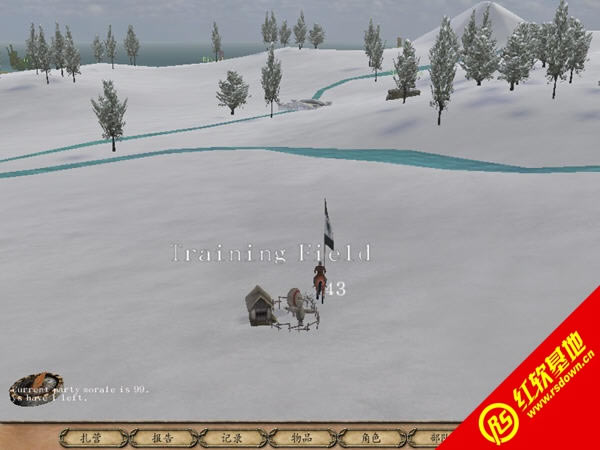Open the 记录 notes log
This screenshot has height=450, width=600.
click(232, 437)
